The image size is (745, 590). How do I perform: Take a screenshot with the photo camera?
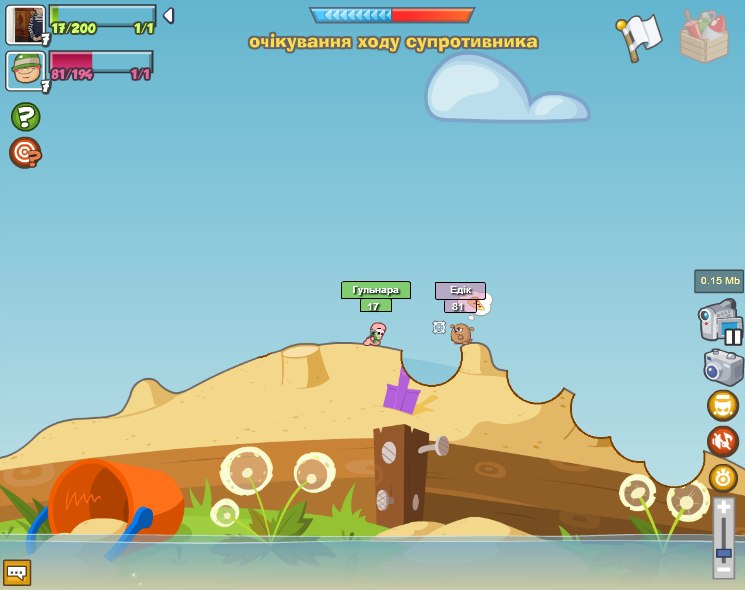(x=723, y=367)
